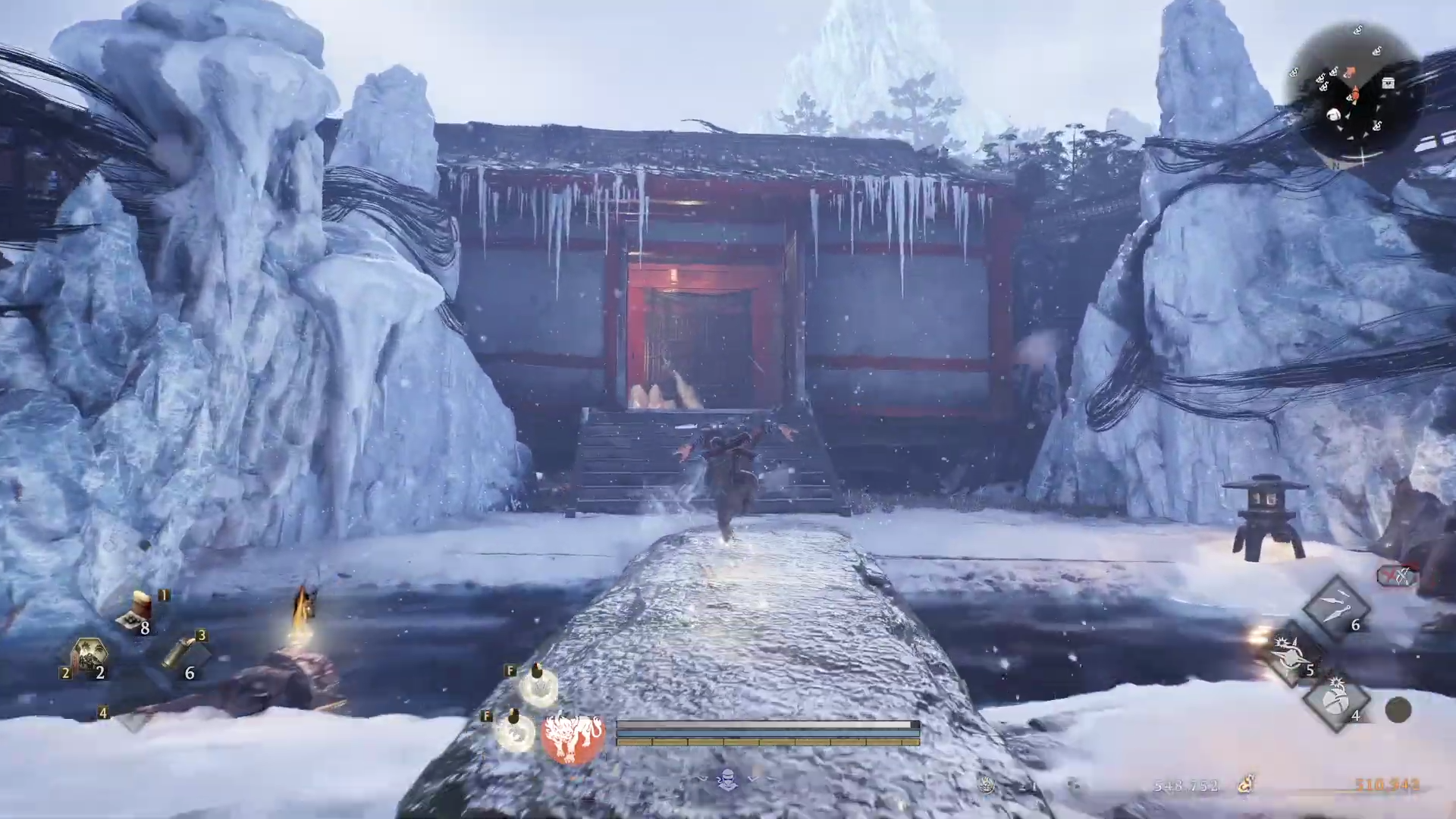
Task: Click the lower white spirit orb skill
Action: [515, 732]
